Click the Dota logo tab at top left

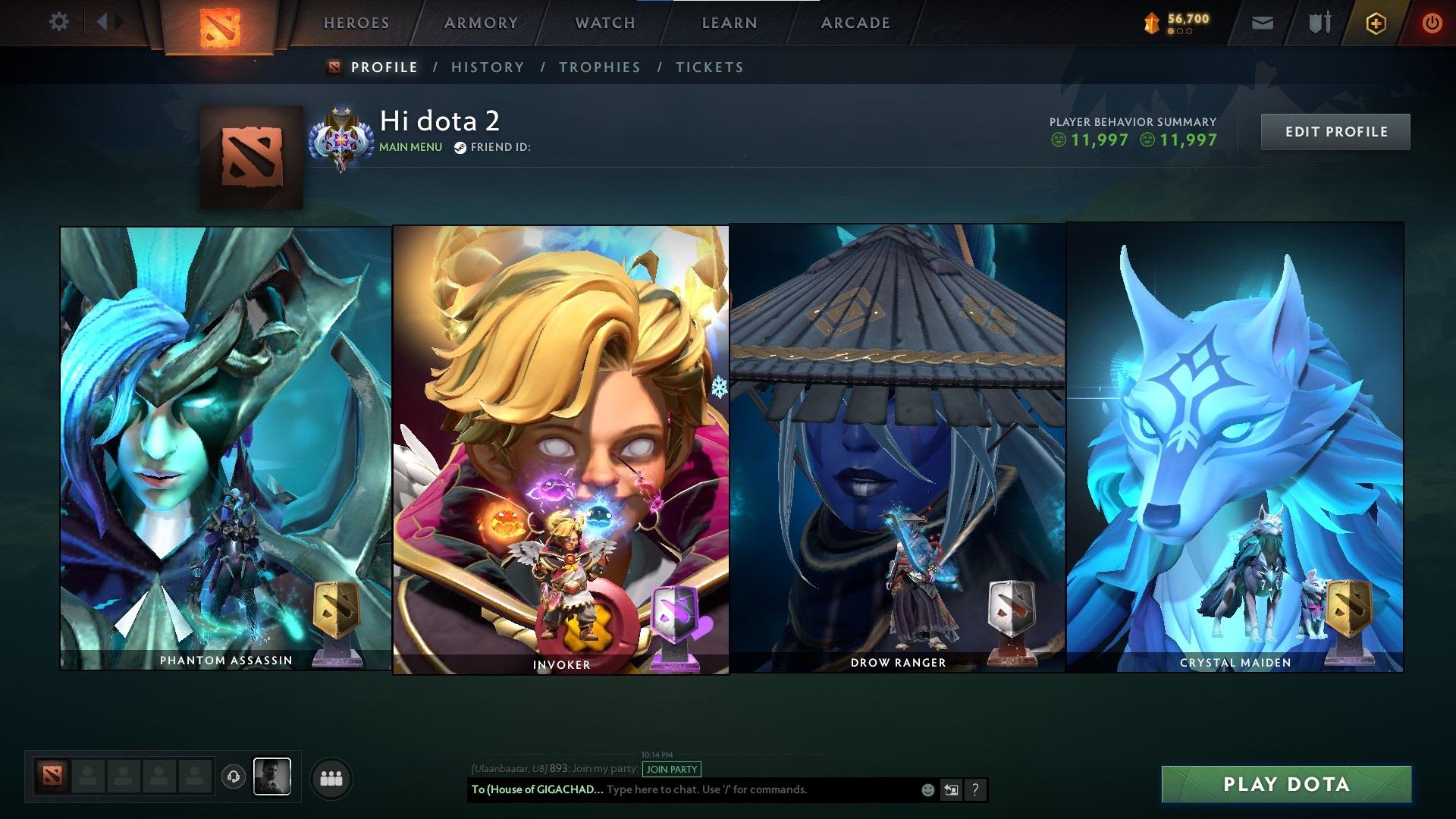point(222,25)
